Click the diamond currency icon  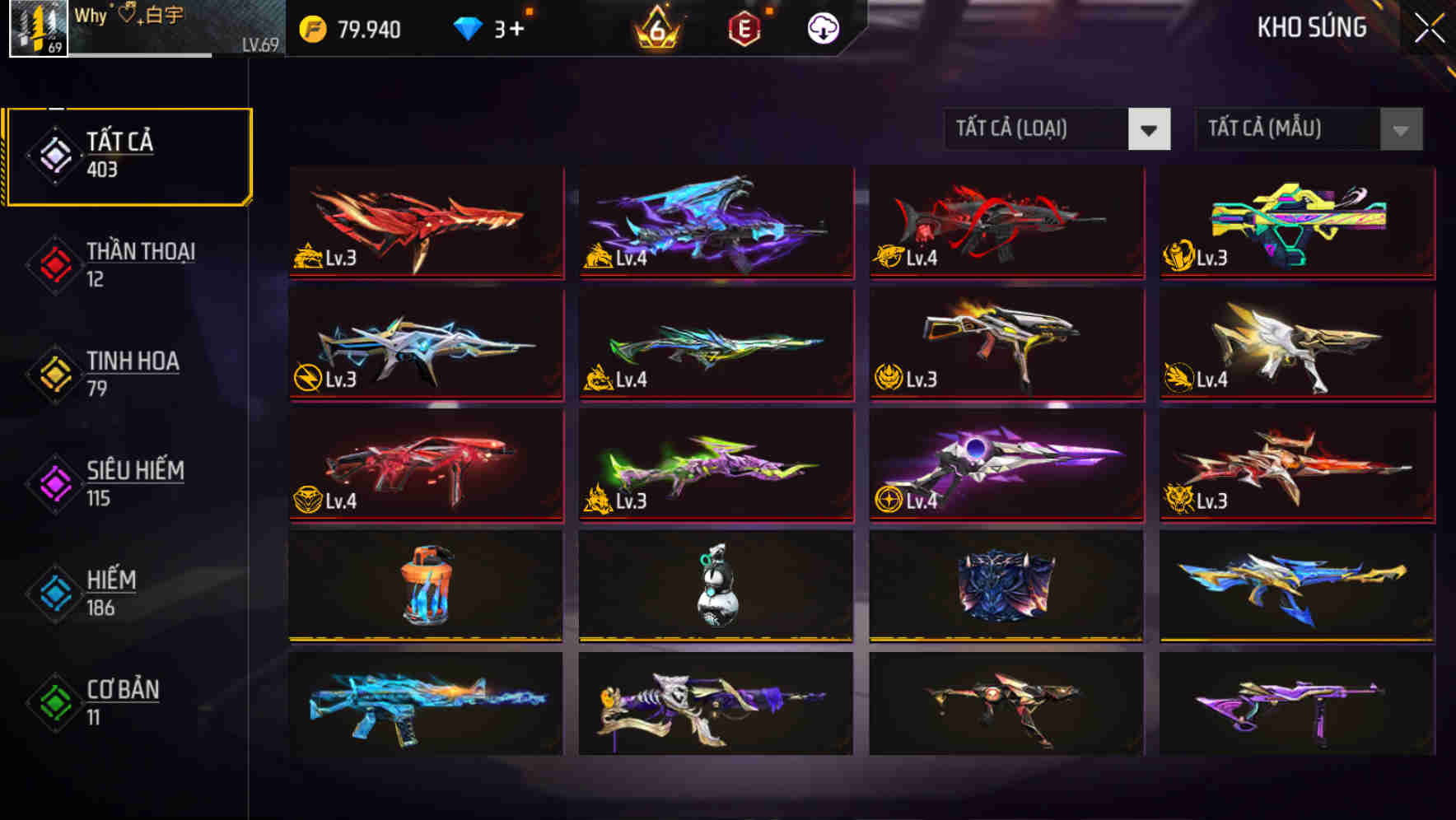pyautogui.click(x=468, y=27)
